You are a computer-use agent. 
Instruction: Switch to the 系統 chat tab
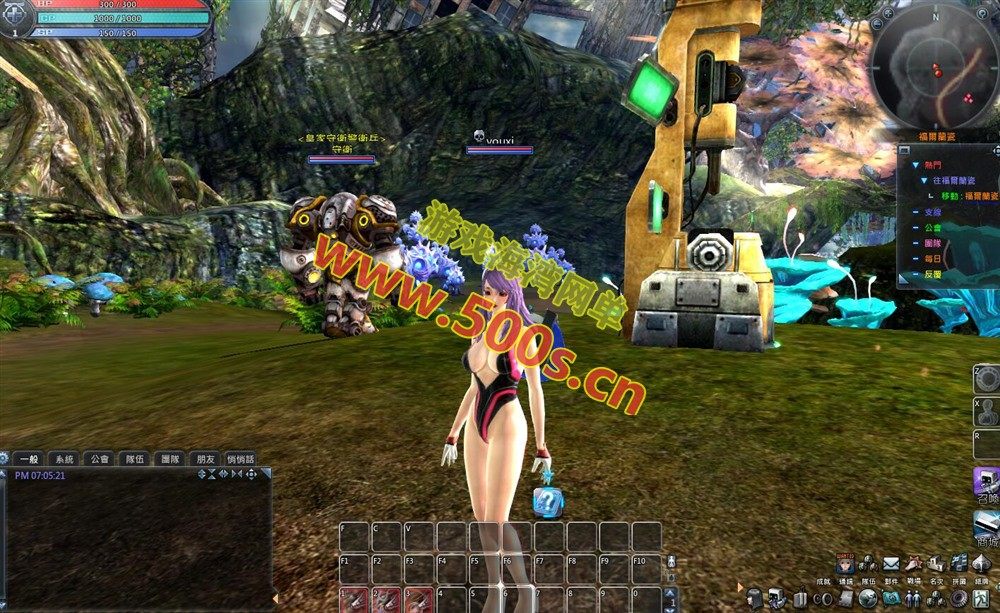65,459
